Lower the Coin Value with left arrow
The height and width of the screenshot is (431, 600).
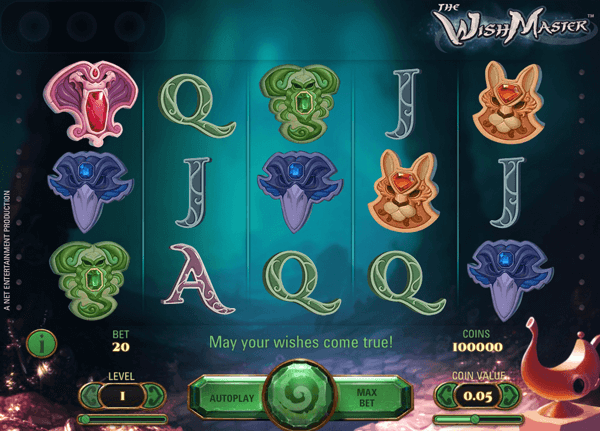click(x=447, y=396)
